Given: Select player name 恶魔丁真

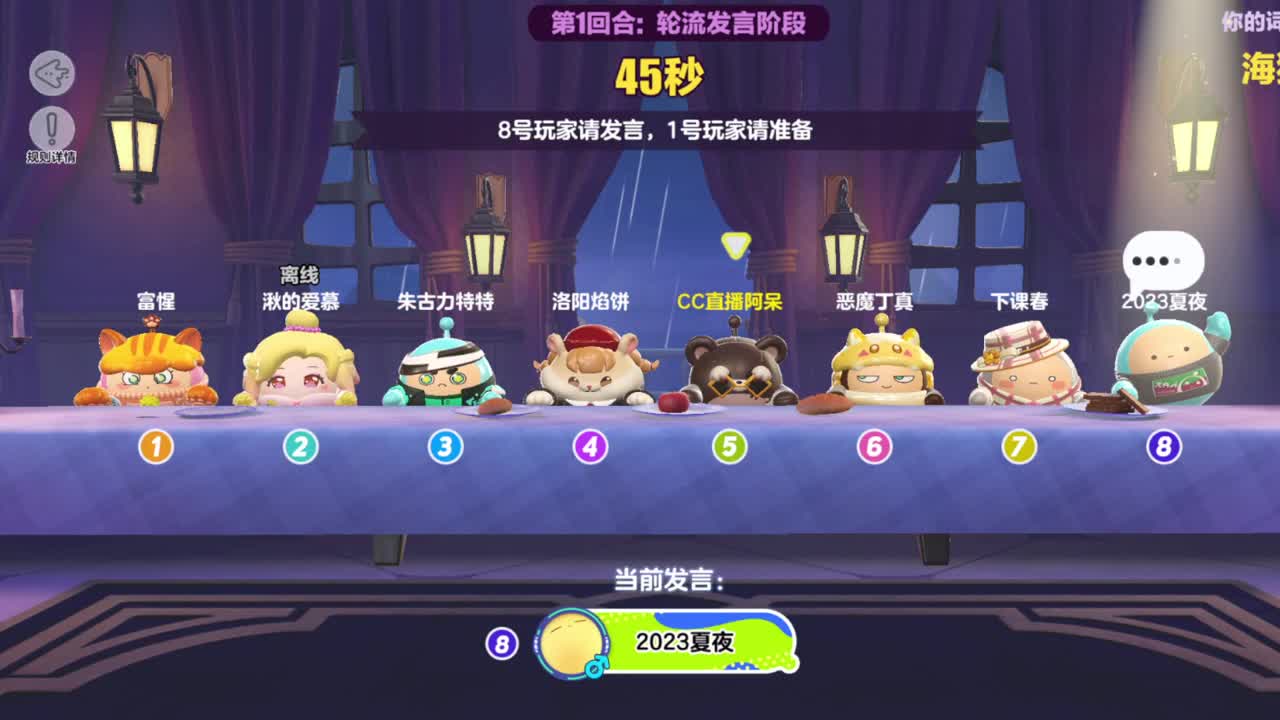Looking at the screenshot, I should pos(877,301).
